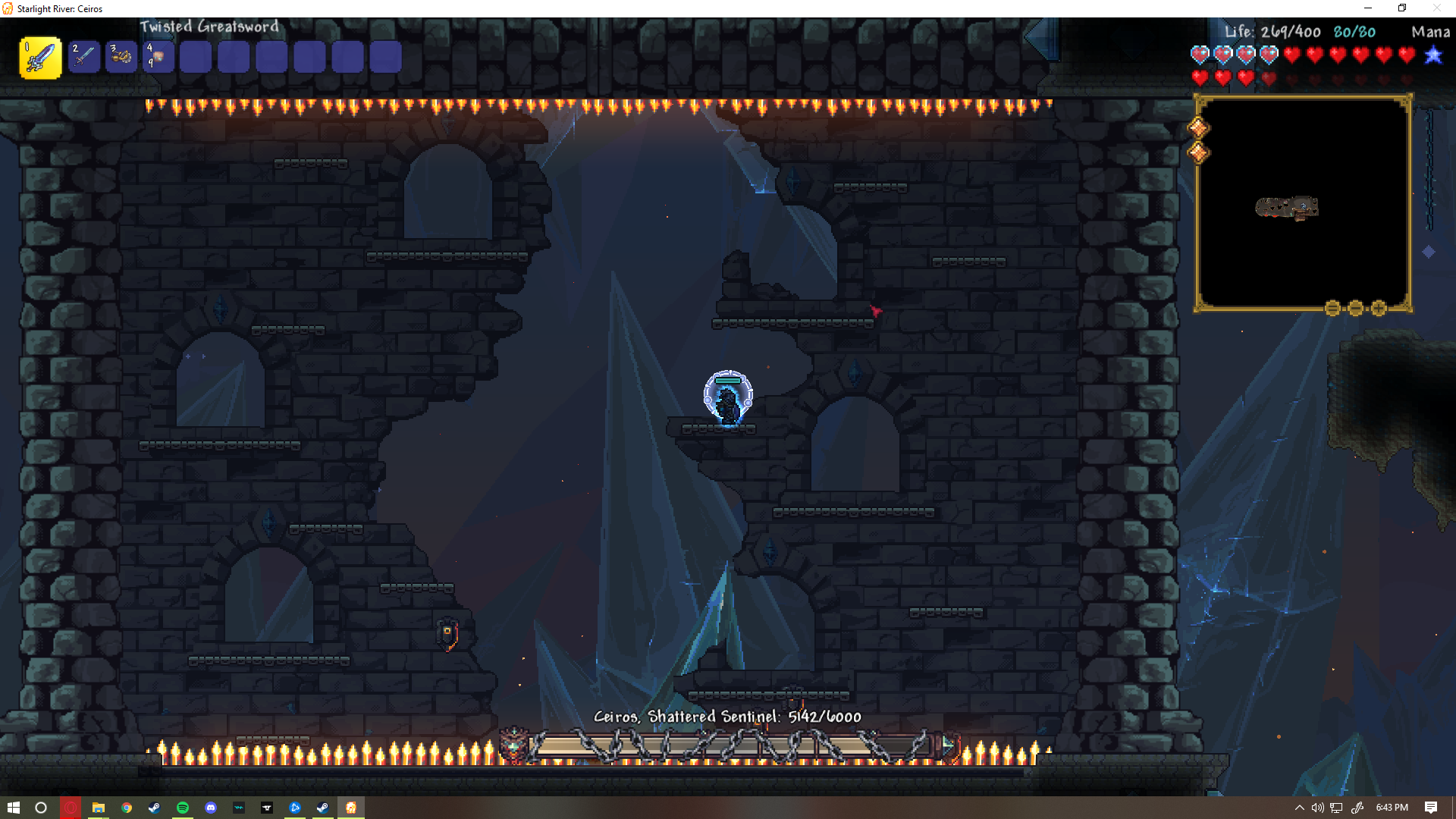Open Spotify from the taskbar
Screen dimensions: 1456x819
(x=183, y=808)
